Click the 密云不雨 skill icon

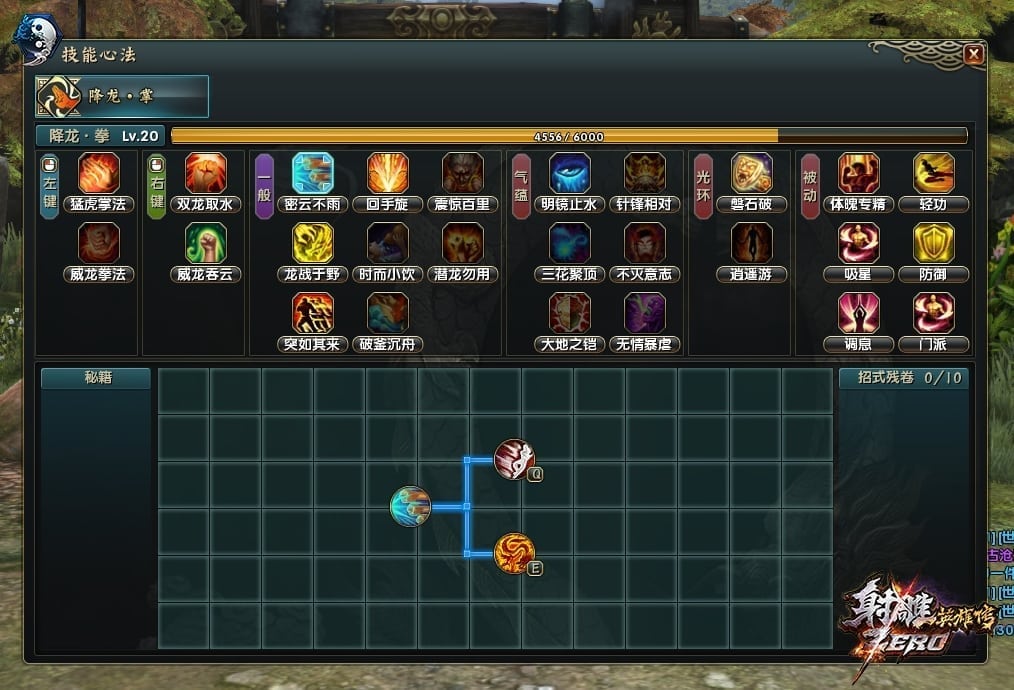point(312,173)
